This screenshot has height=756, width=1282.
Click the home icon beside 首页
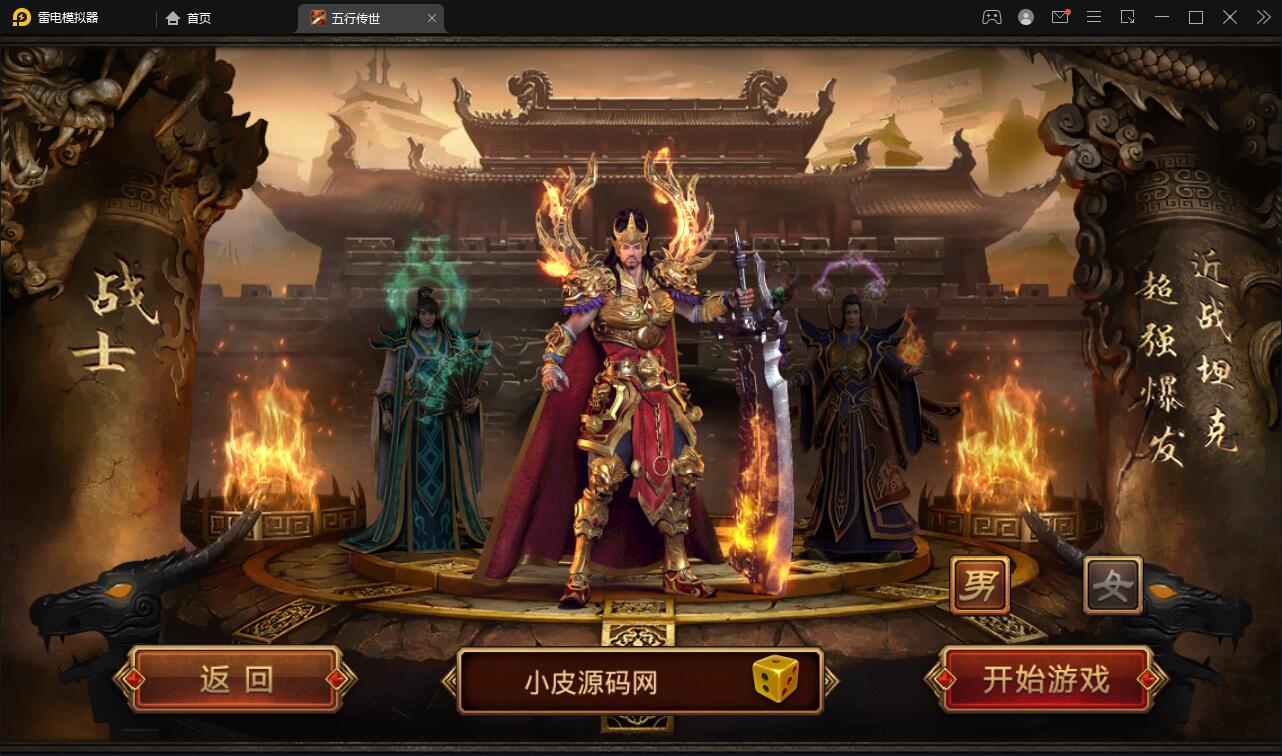coord(172,17)
